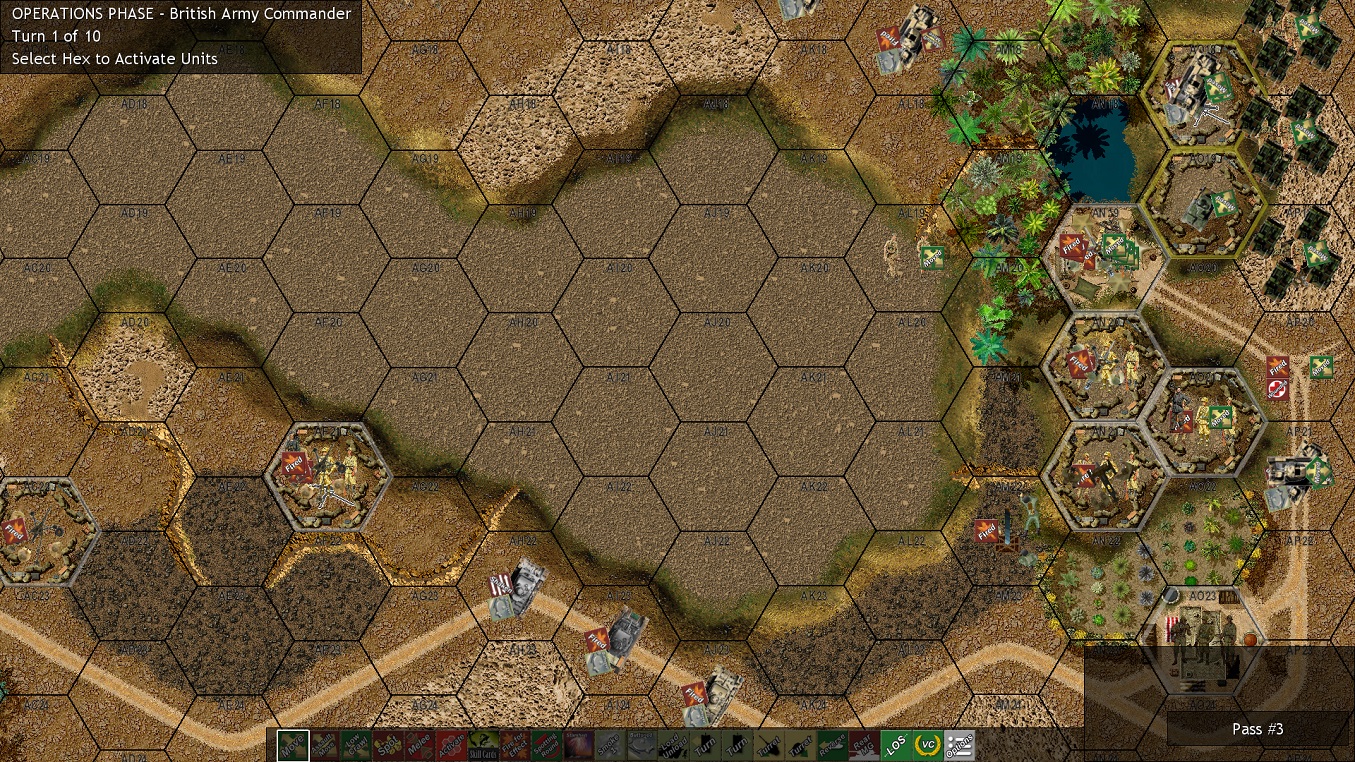Select the Spotting Round icon

pyautogui.click(x=547, y=746)
